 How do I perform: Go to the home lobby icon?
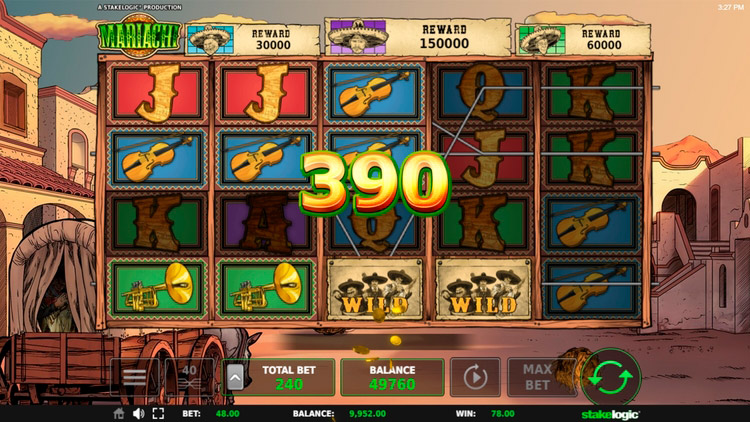[119, 413]
